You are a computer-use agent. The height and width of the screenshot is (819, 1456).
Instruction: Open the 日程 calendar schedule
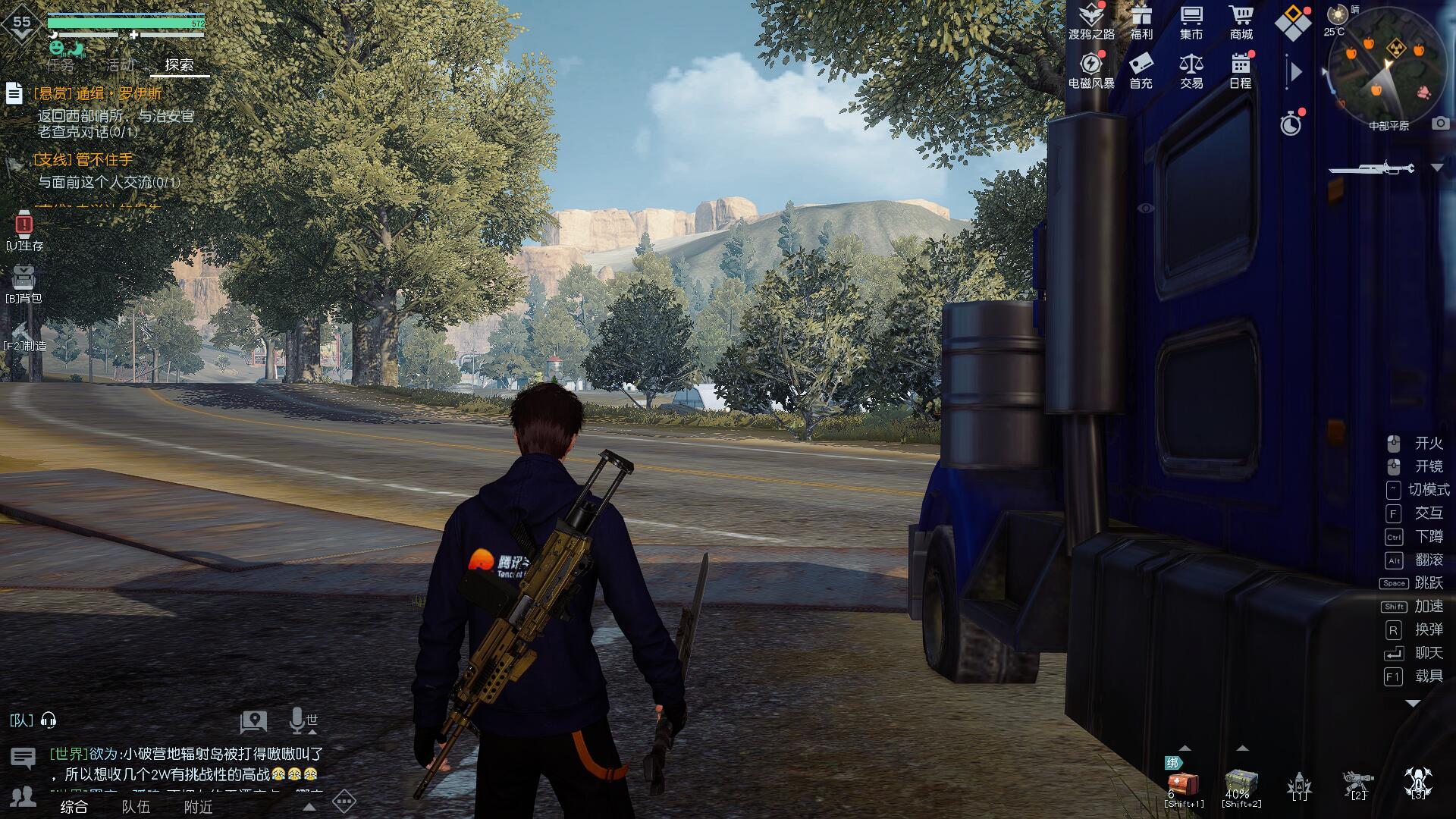(1241, 70)
